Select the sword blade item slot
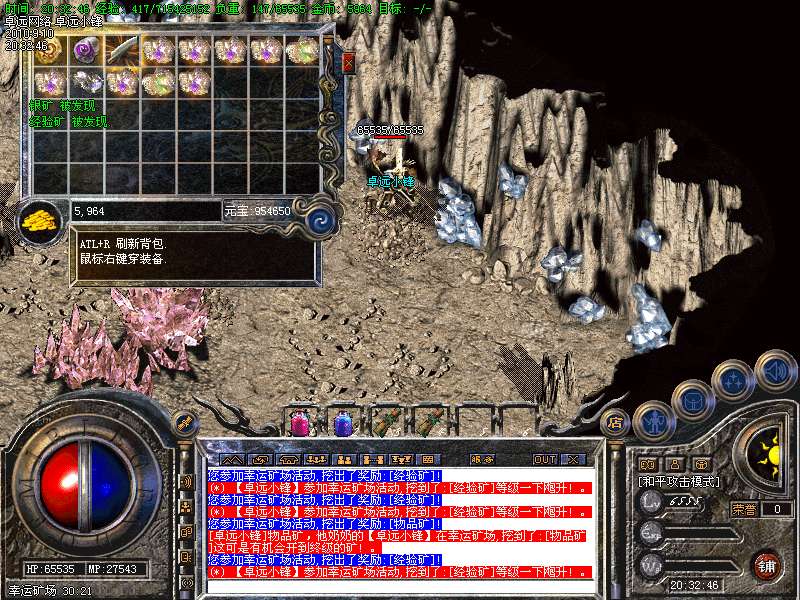 (x=123, y=49)
